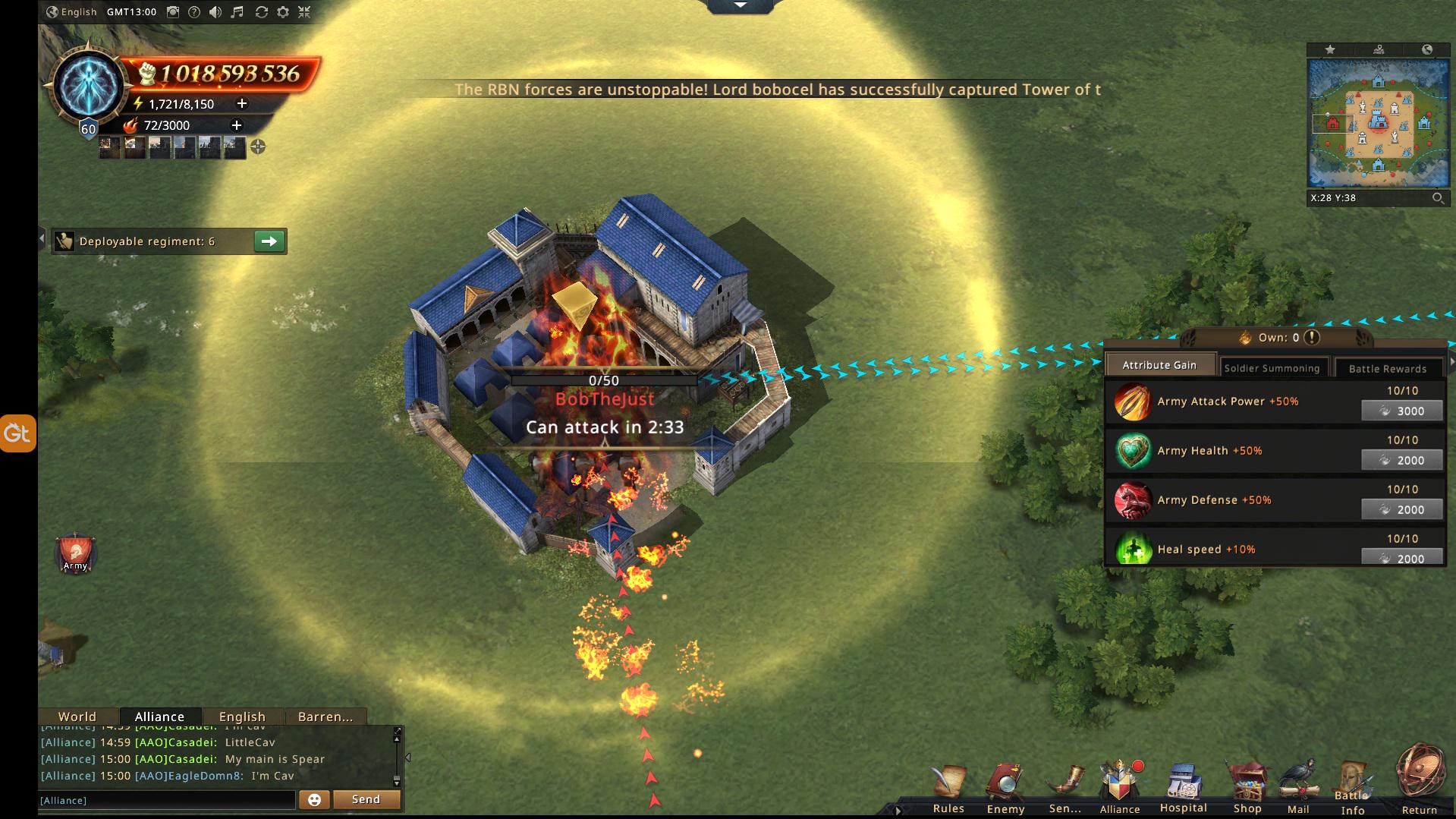This screenshot has width=1456, height=819.
Task: Buy Army Attack Power for 3000
Action: (1402, 411)
